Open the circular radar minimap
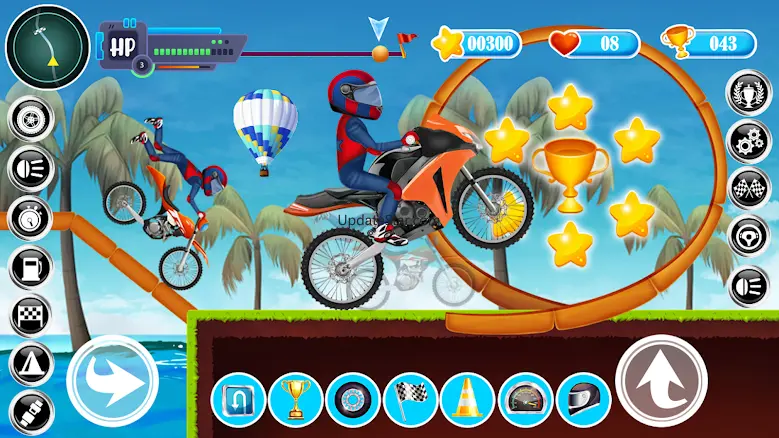This screenshot has height=438, width=779. [x=45, y=45]
